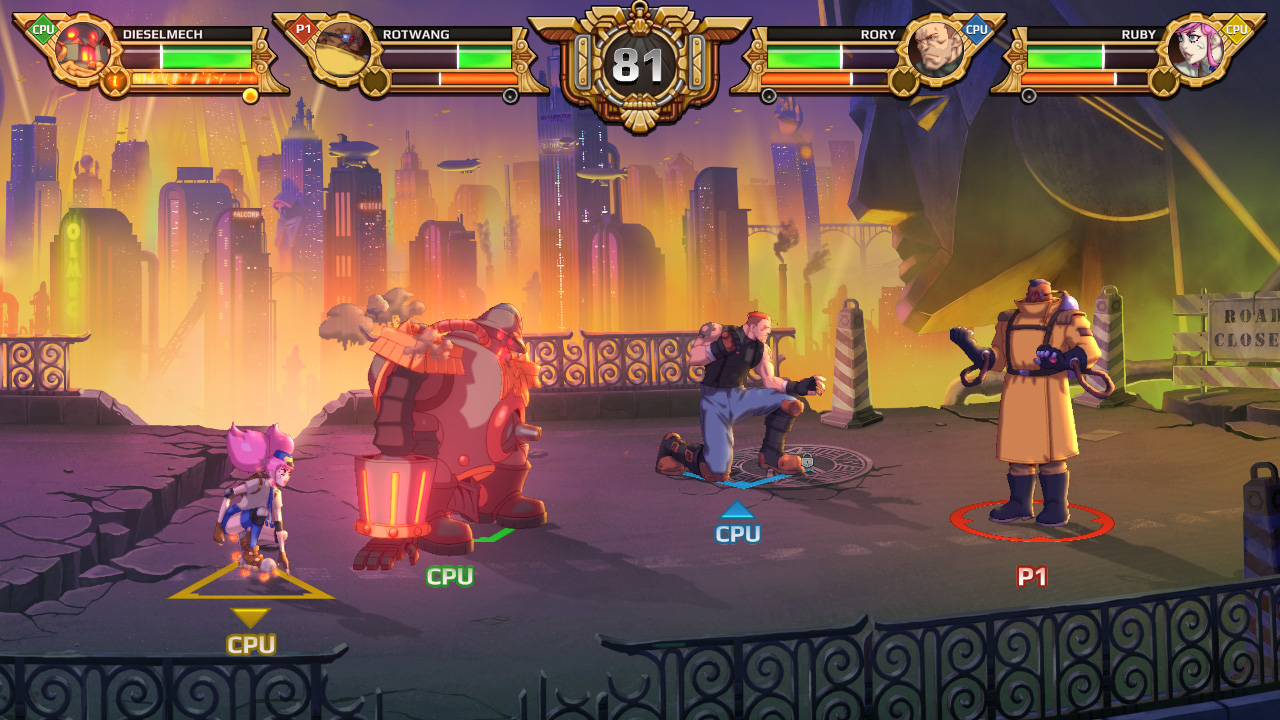Click the Rory character portrait
This screenshot has height=720, width=1280.
935,50
